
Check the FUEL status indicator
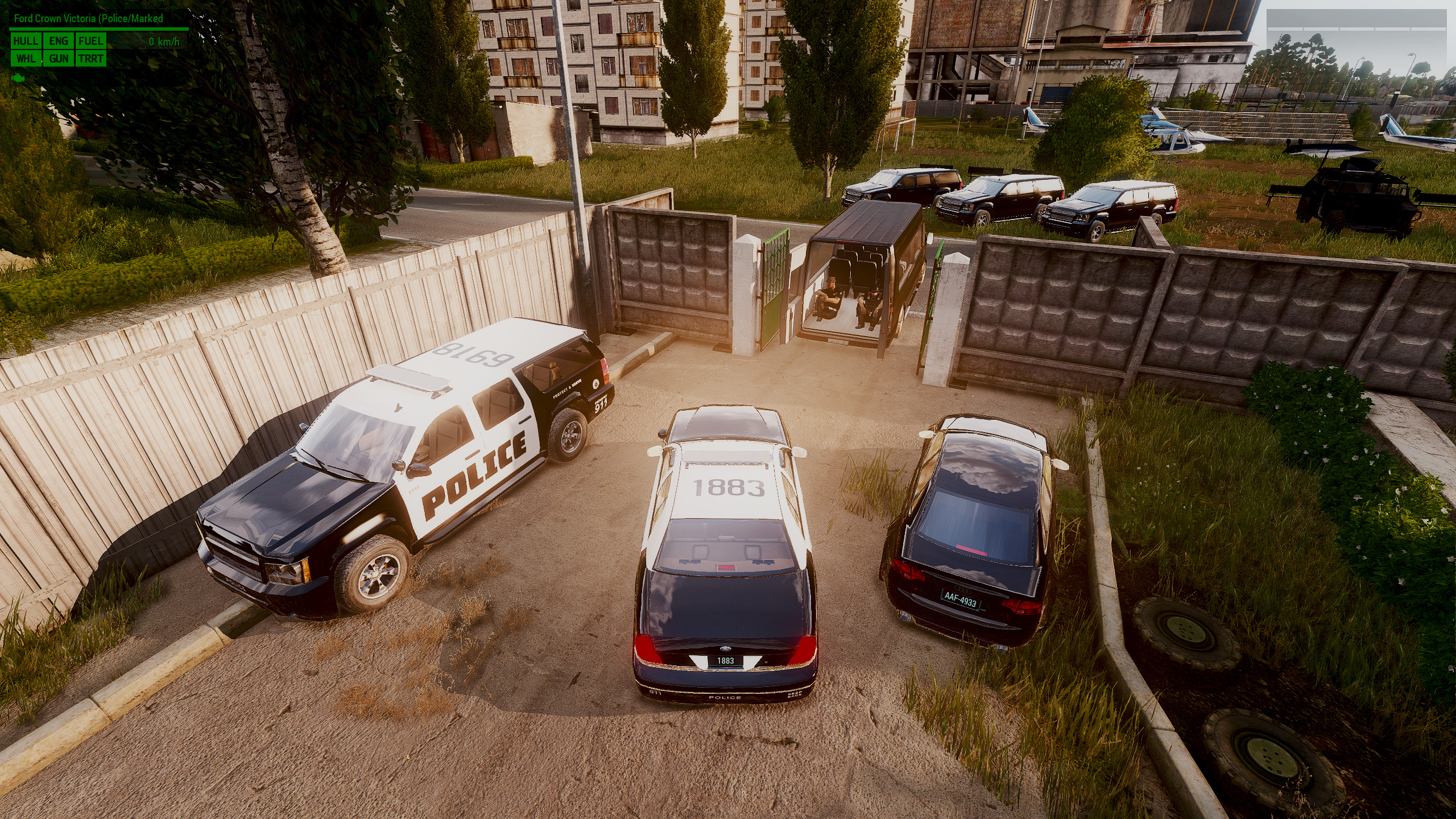[91, 41]
